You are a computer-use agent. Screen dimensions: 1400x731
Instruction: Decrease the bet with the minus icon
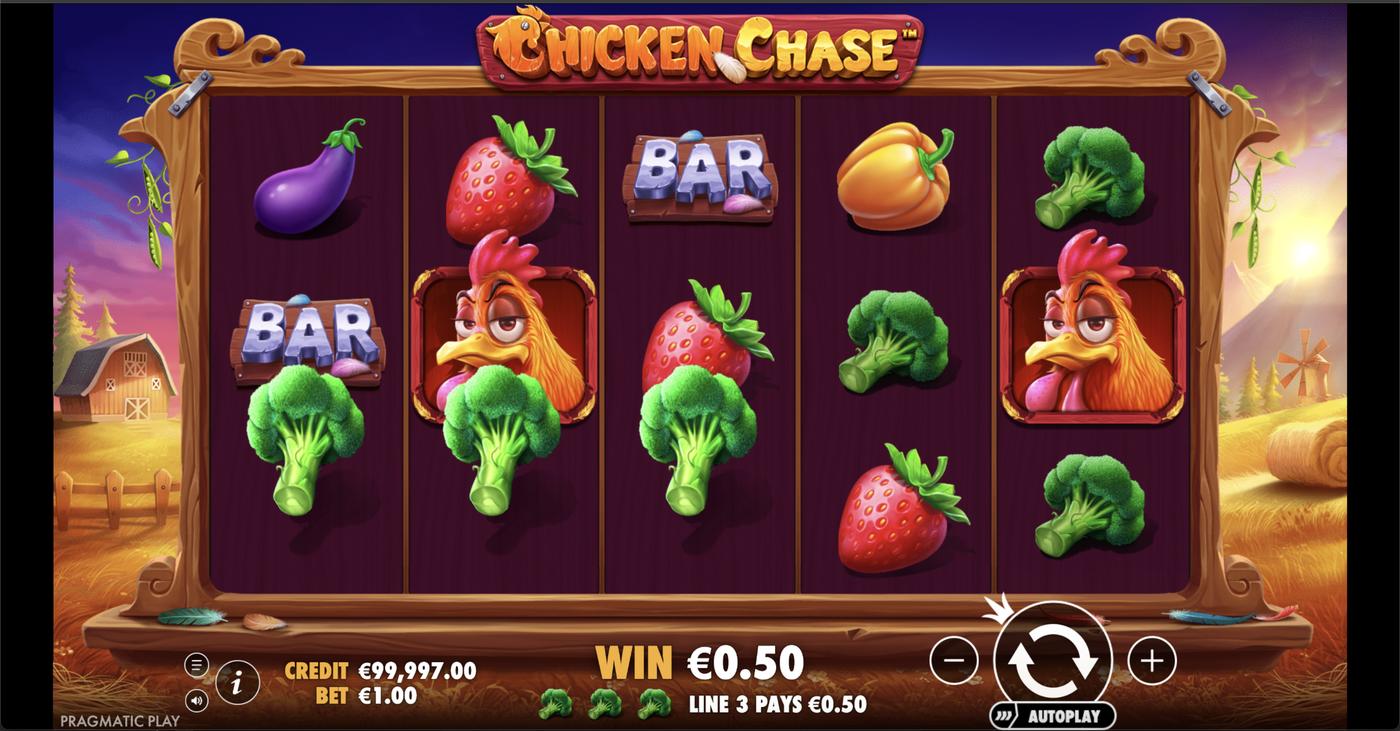(952, 659)
